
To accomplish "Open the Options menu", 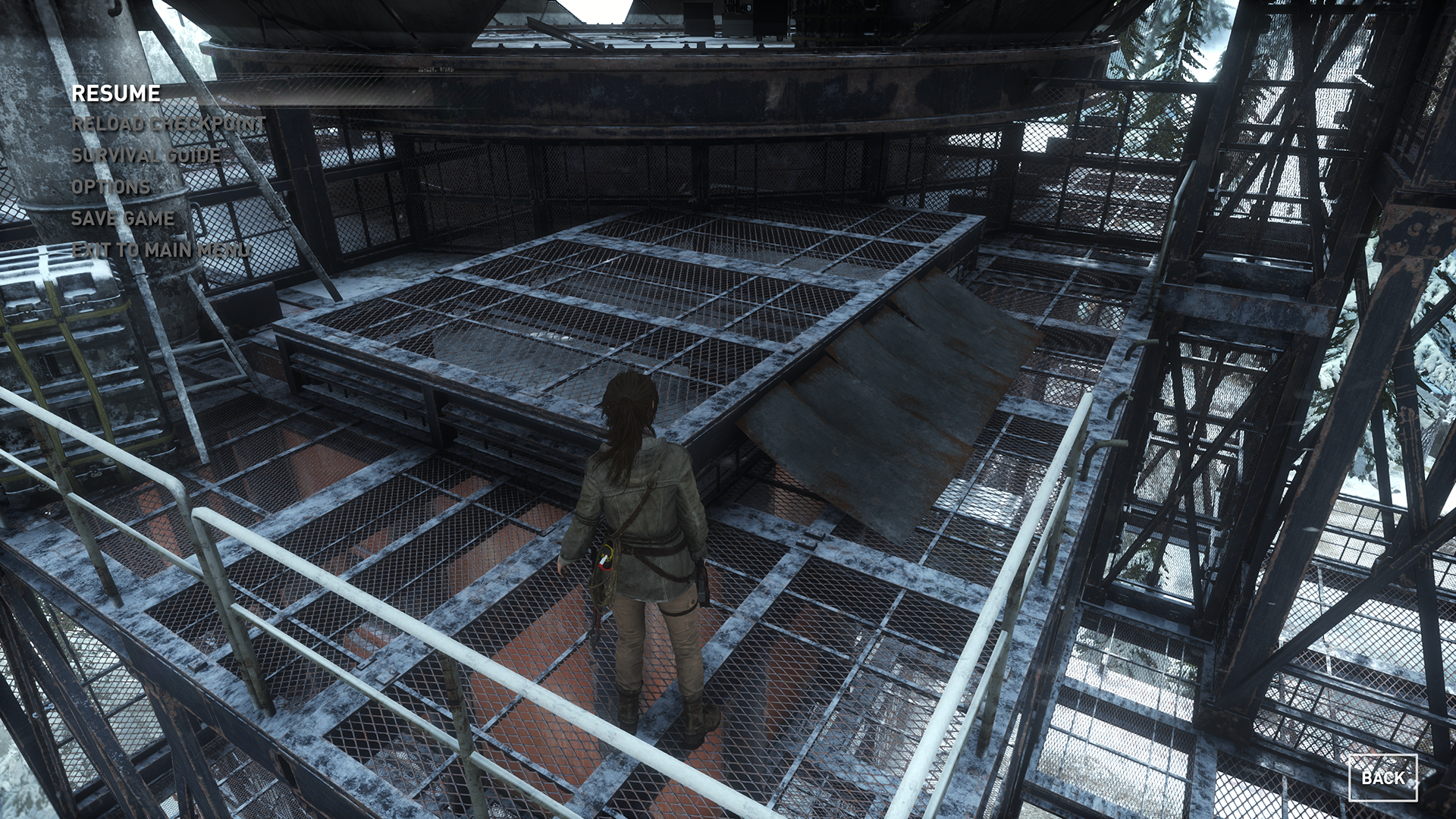I will coord(111,187).
